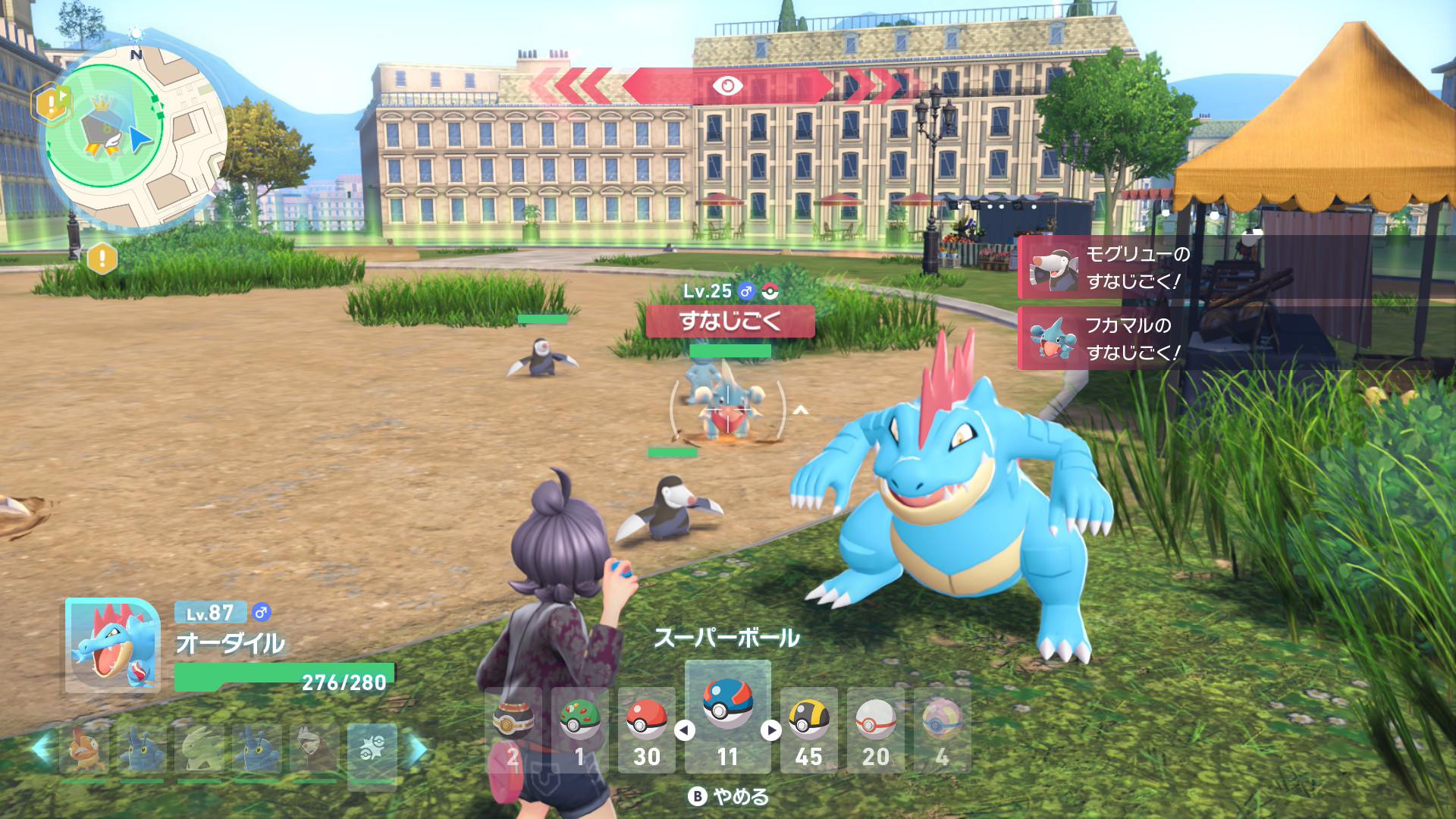Select the white Premier Ball slot

coord(875,730)
